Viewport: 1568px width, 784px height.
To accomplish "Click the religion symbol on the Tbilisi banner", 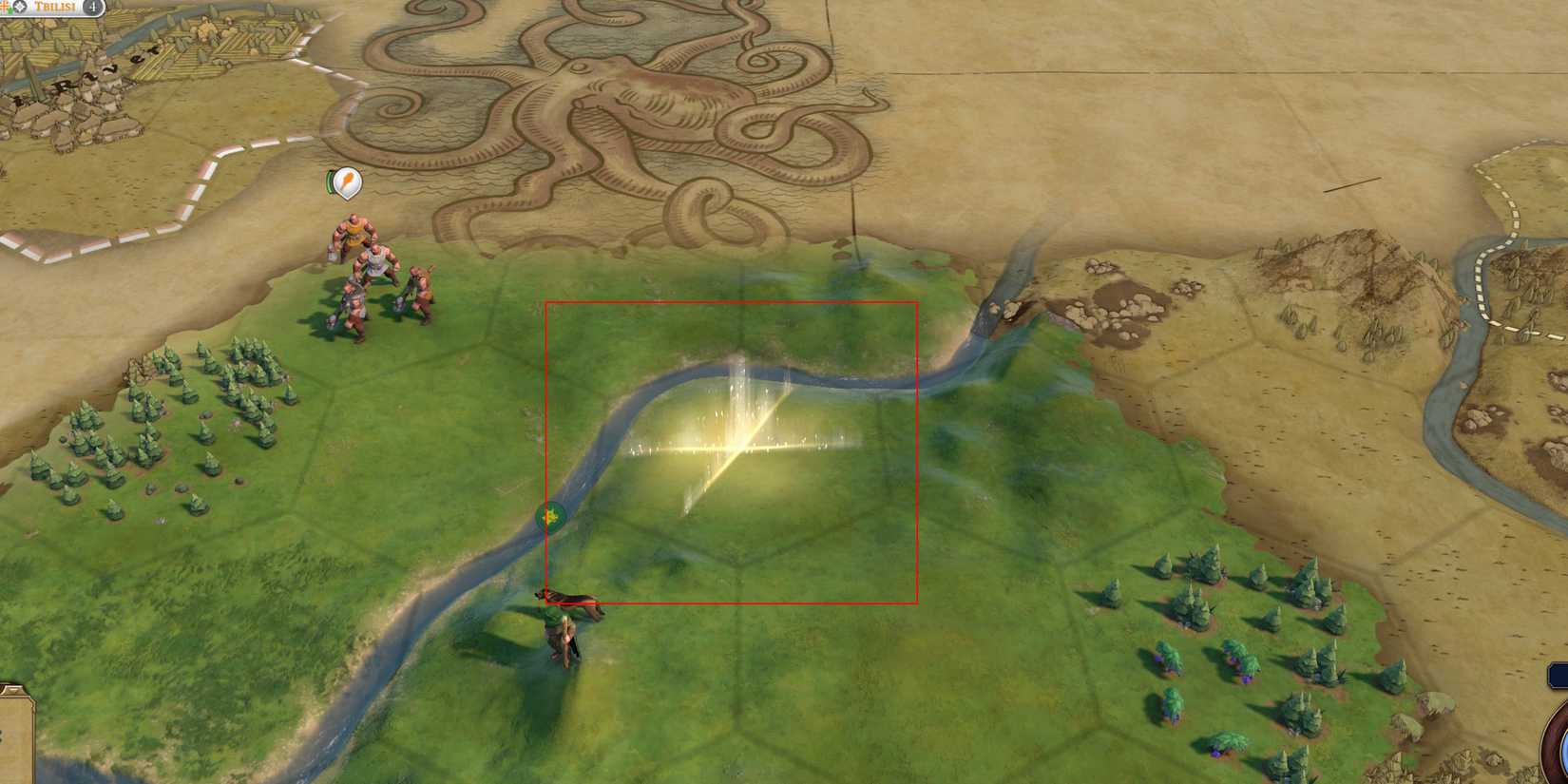I will coord(5,6).
